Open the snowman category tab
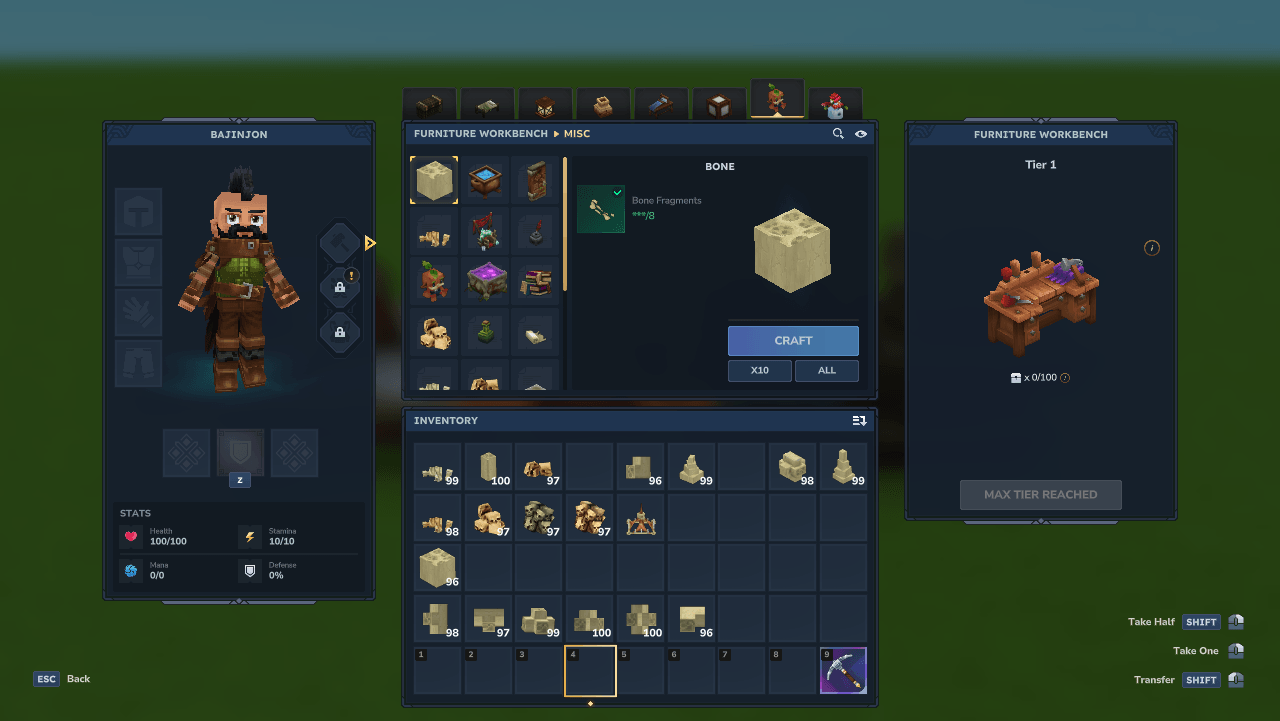Viewport: 1280px width, 721px height. pos(834,104)
